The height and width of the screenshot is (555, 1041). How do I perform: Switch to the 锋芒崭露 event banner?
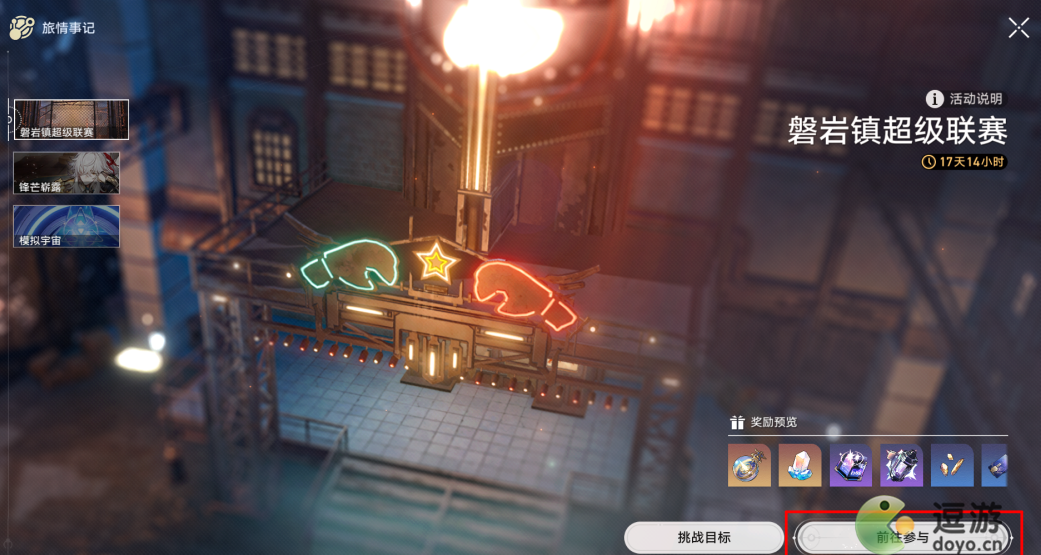(67, 173)
